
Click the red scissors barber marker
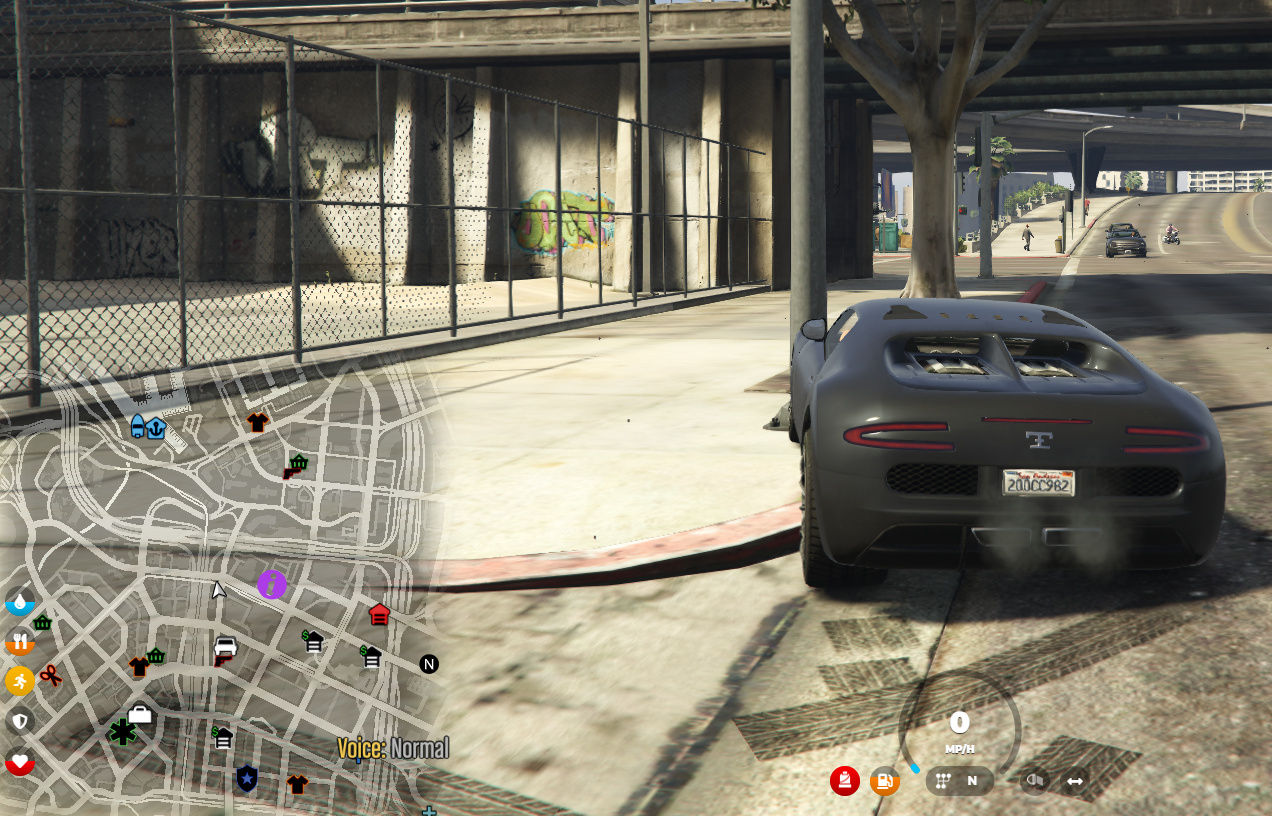tap(52, 677)
